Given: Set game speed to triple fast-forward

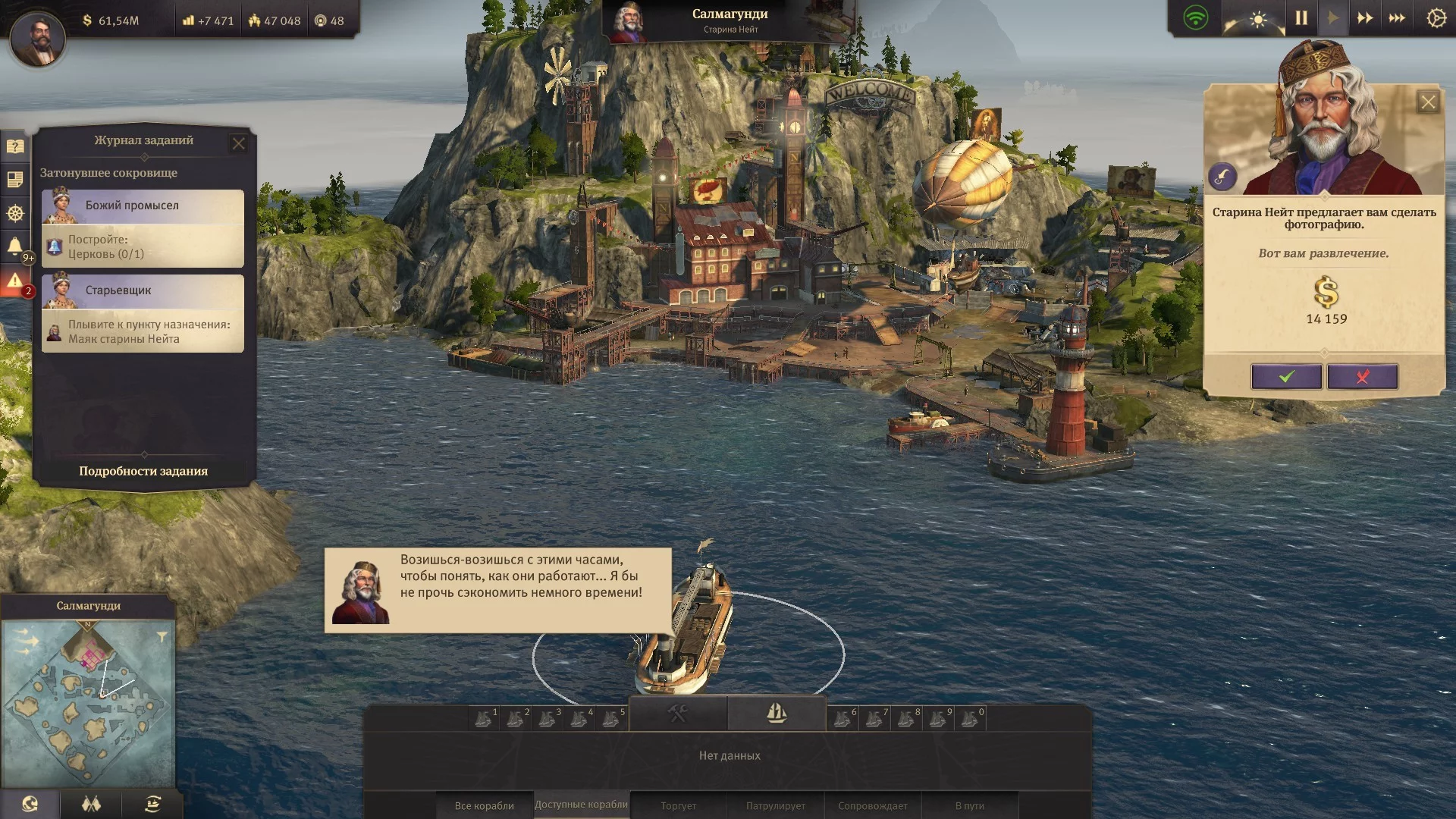Looking at the screenshot, I should coord(1396,18).
